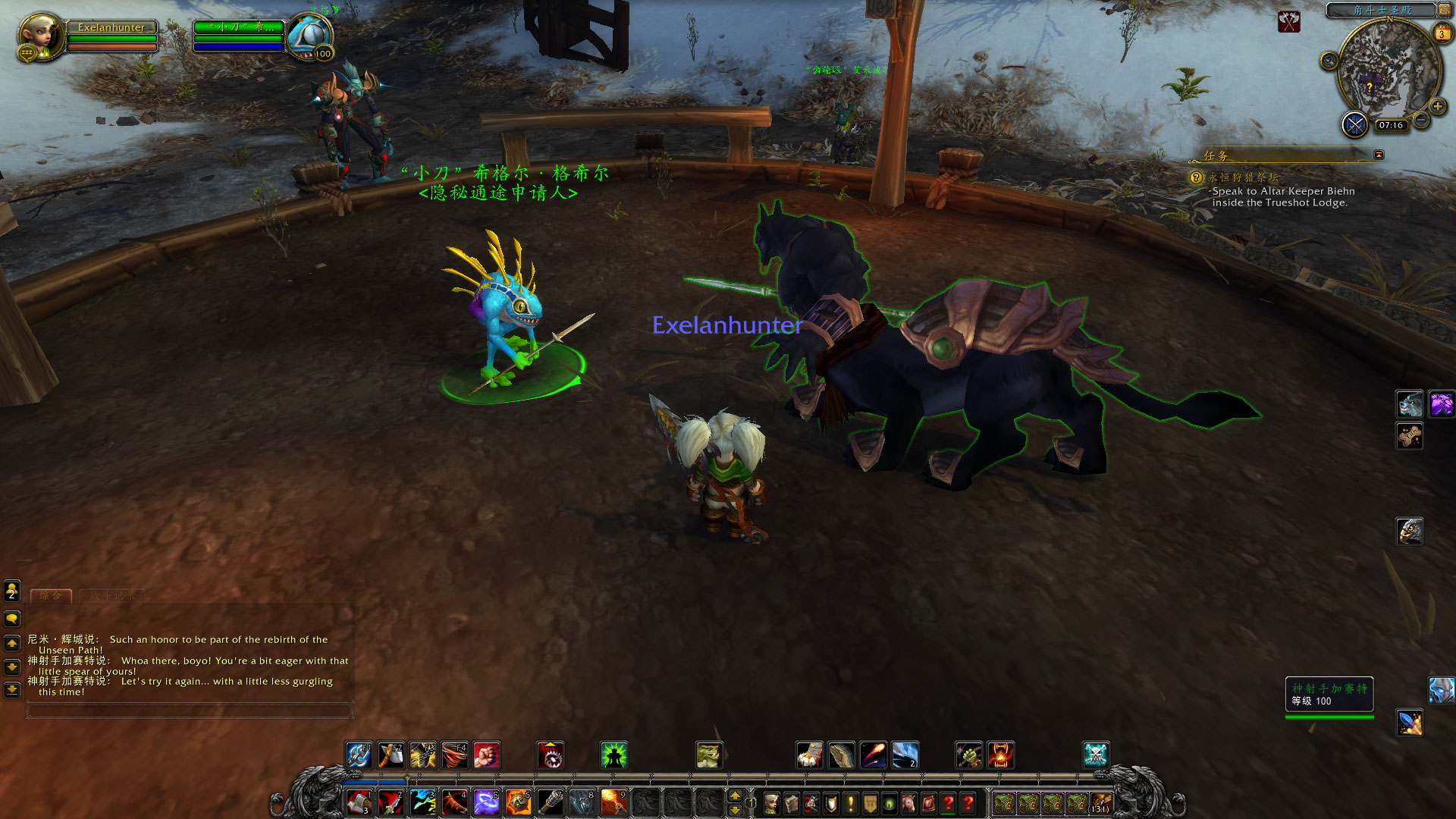Viewport: 1456px width, 819px height.
Task: Open the backpack bag showing 131
Action: [1100, 803]
